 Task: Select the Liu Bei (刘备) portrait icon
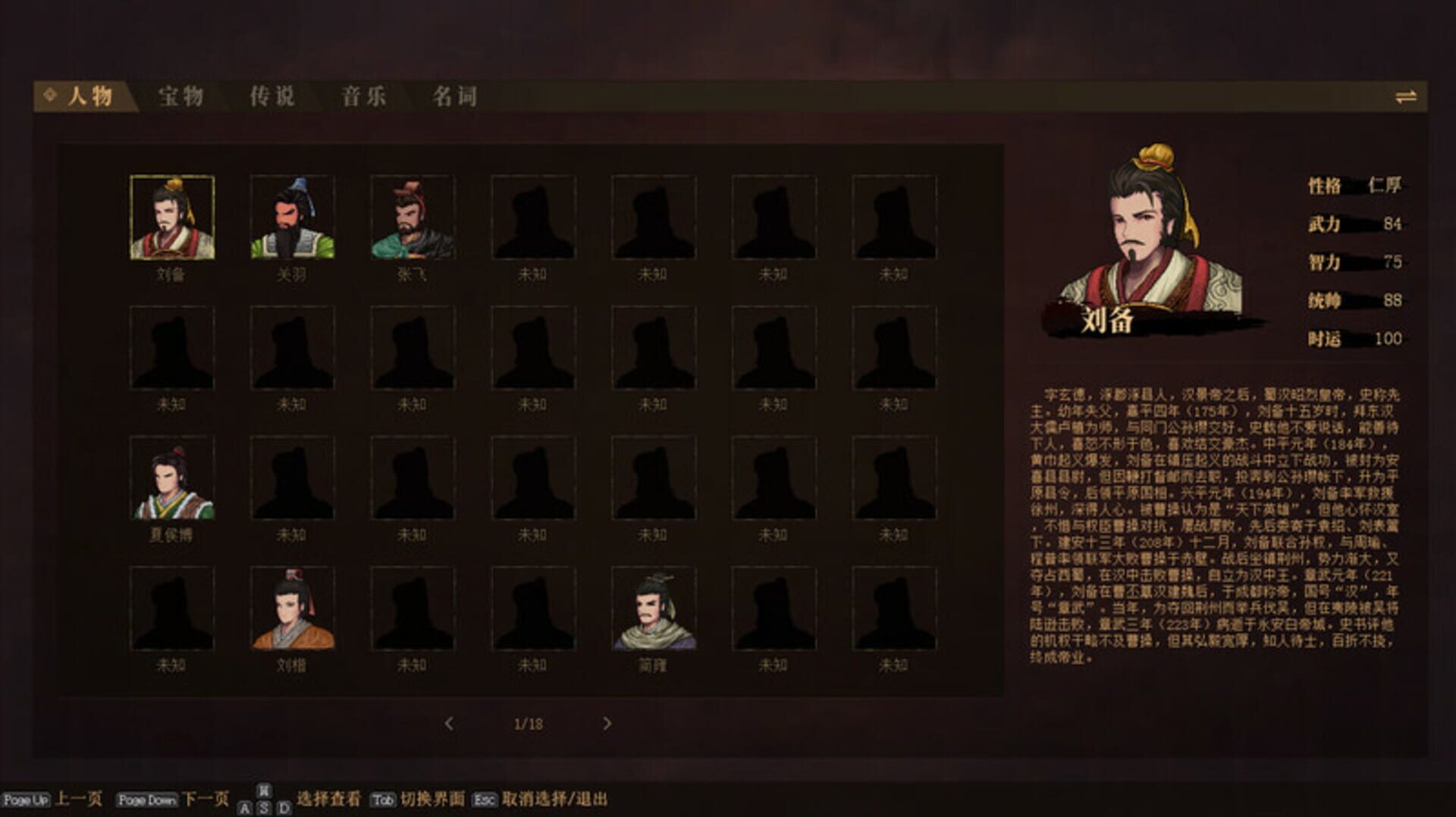tap(172, 218)
